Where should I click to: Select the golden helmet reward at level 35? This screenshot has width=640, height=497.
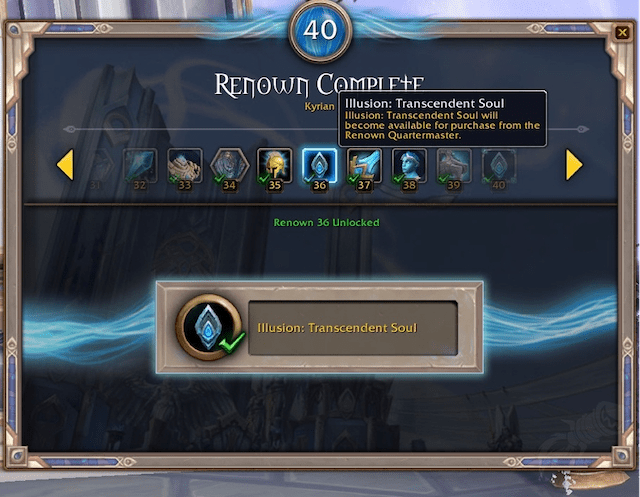[x=274, y=165]
